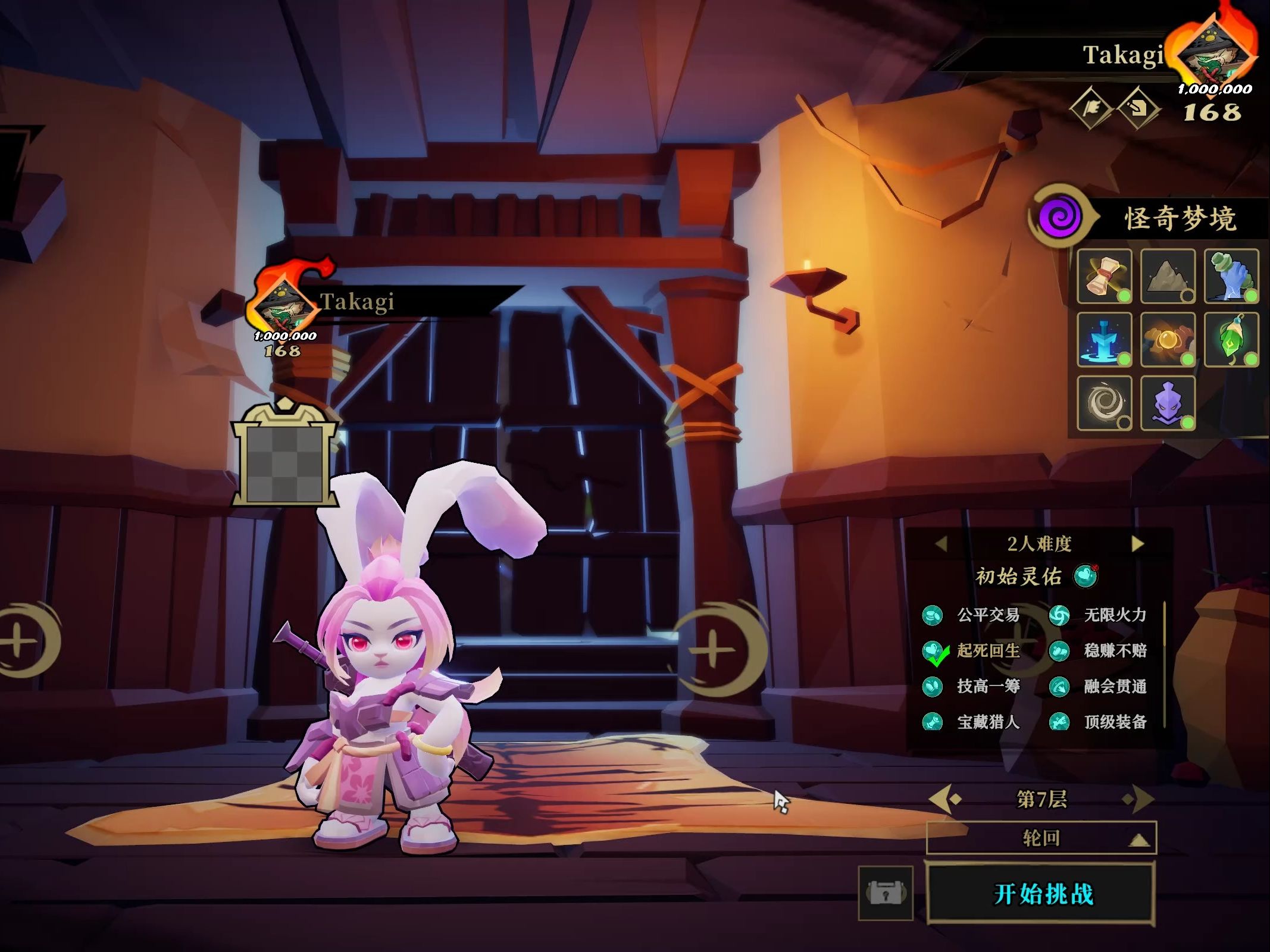
Task: Toggle the golden orb dream modifier
Action: click(1168, 340)
